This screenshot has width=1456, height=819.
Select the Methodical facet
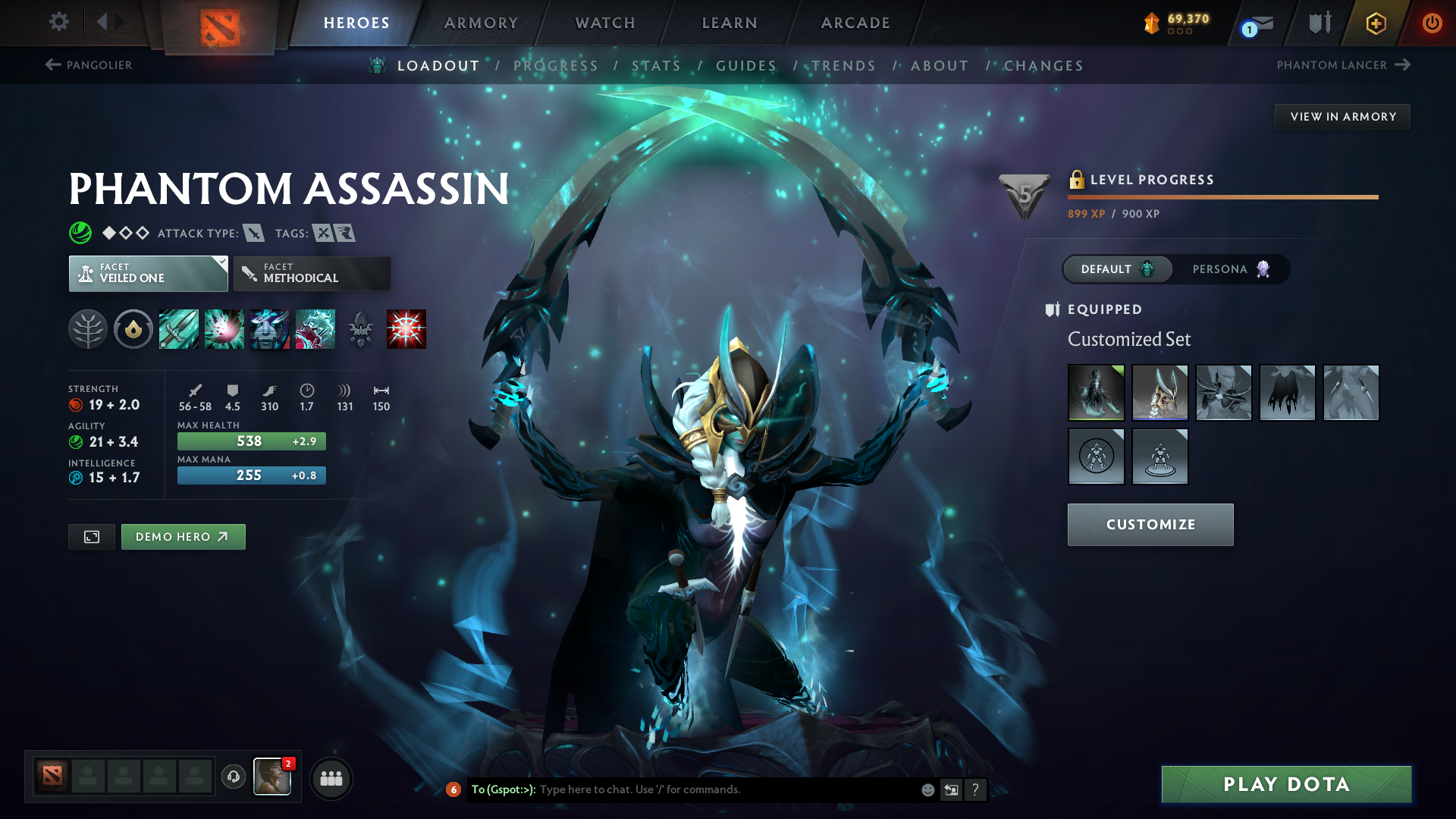click(x=311, y=273)
